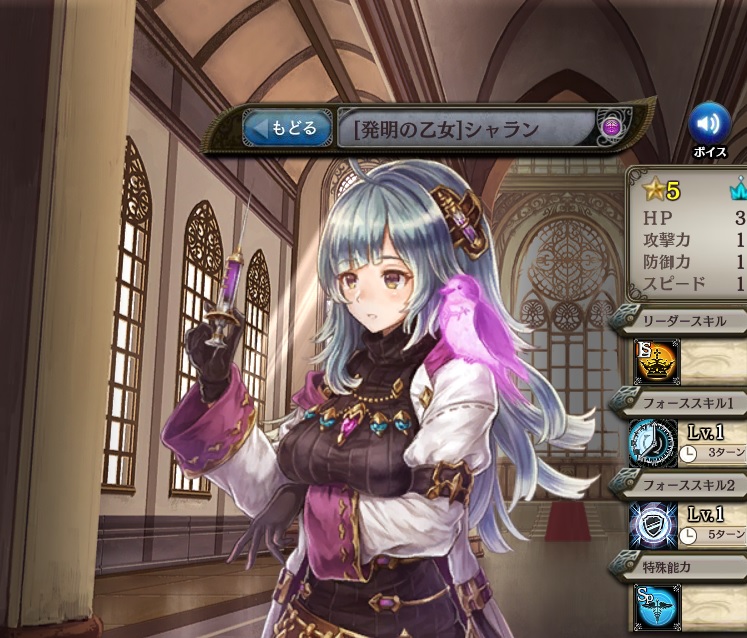Click the purple emblem beside character name
Viewport: 747px width, 638px height.
pyautogui.click(x=612, y=128)
